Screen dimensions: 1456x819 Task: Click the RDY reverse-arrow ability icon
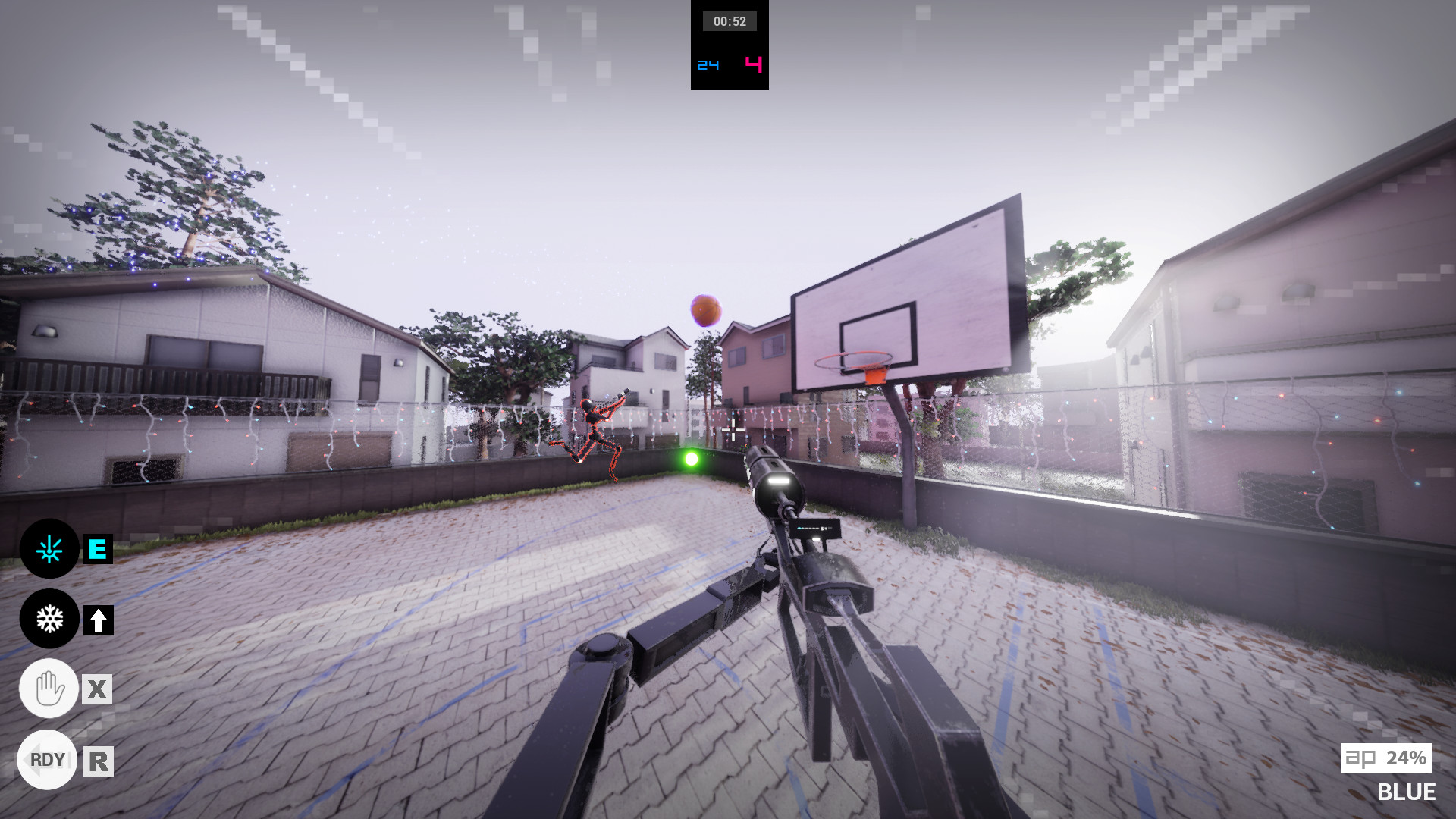(47, 758)
